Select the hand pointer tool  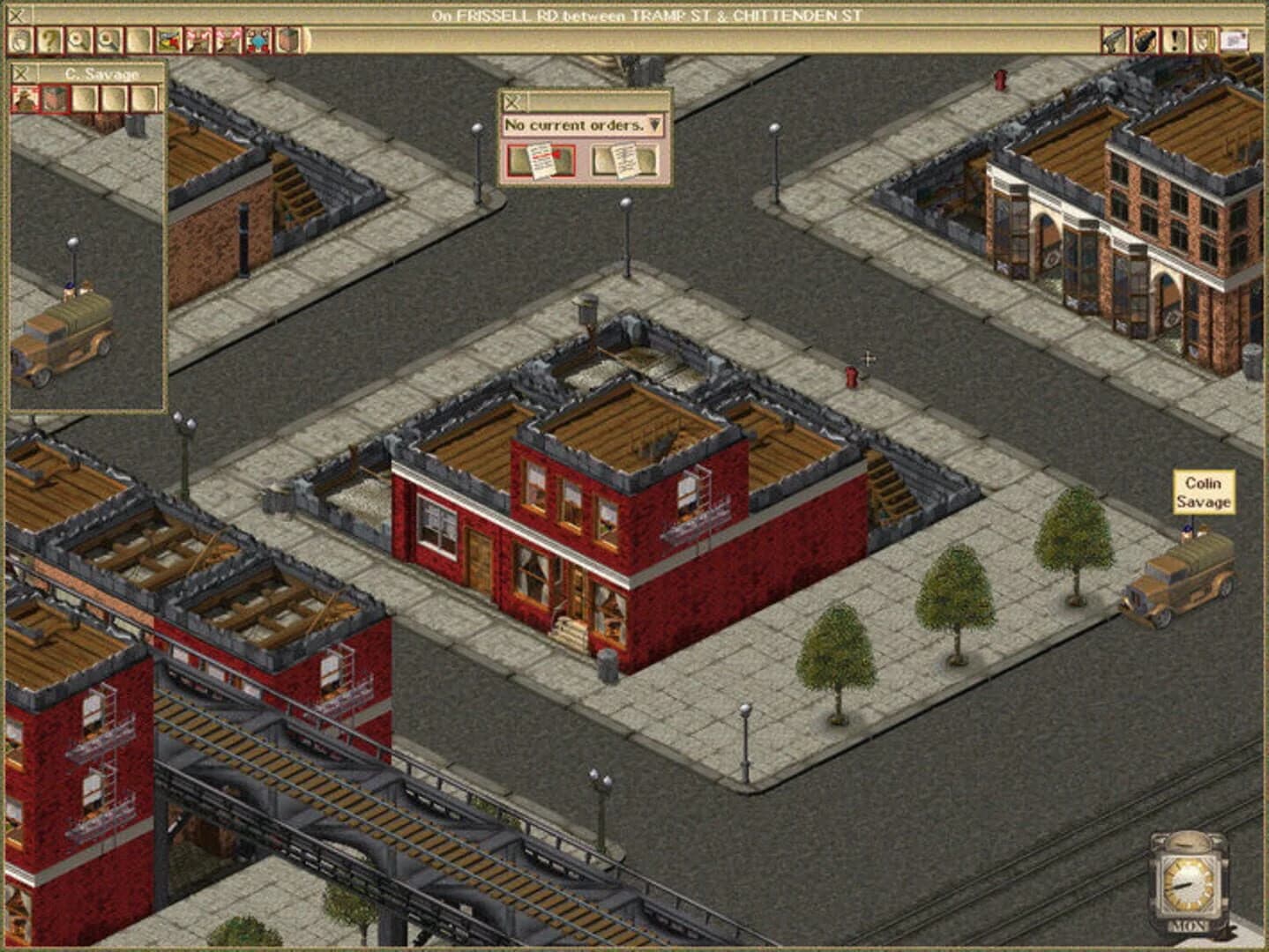click(x=19, y=38)
